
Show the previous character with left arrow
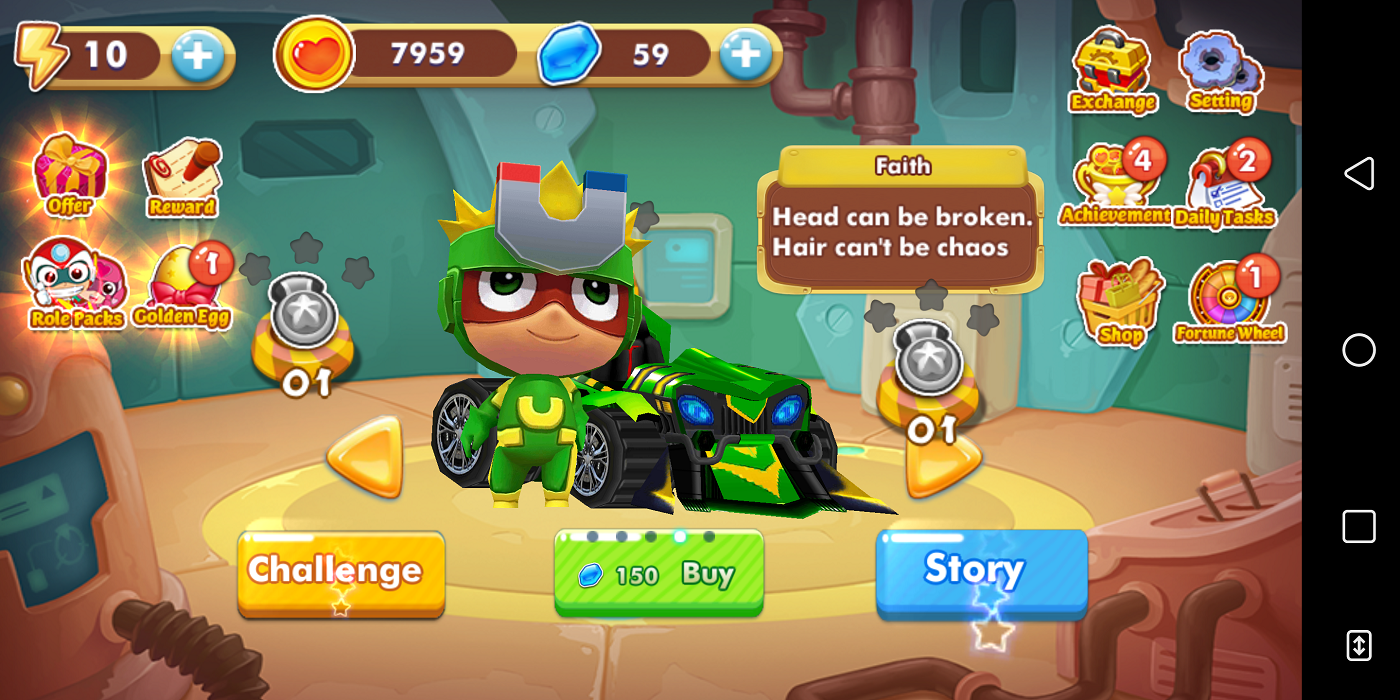[x=366, y=457]
